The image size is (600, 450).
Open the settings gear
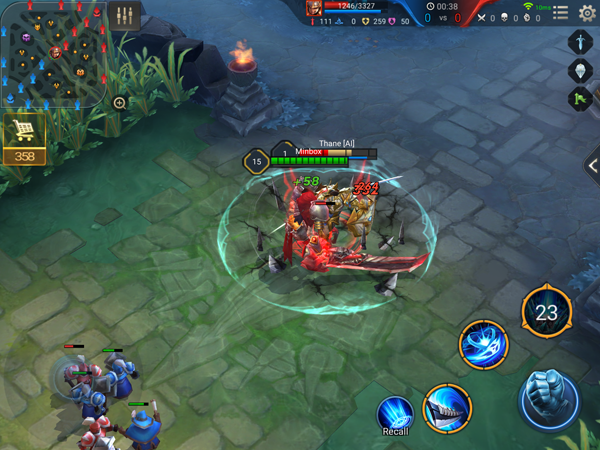click(x=587, y=13)
